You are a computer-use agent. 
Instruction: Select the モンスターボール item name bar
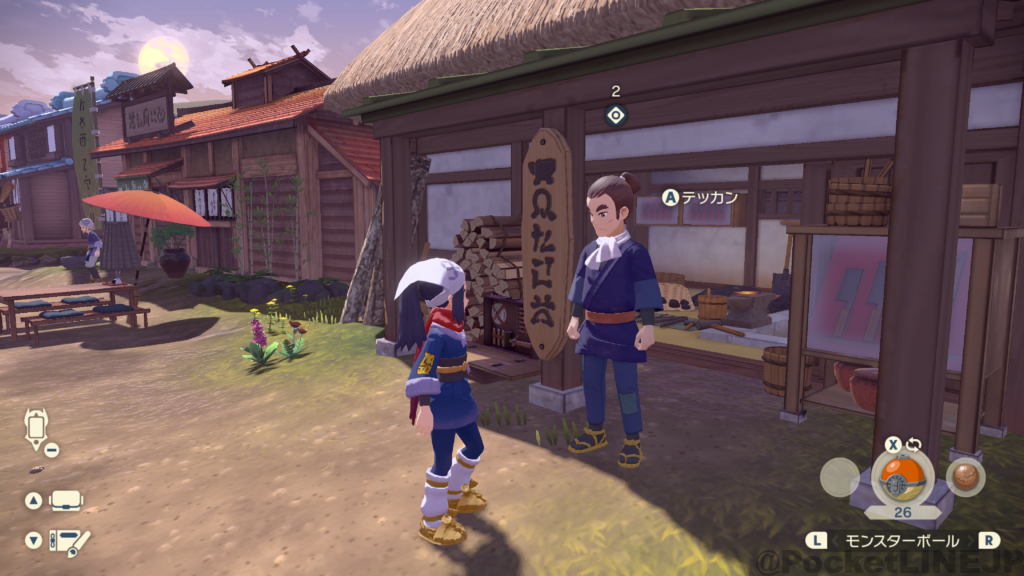coord(903,540)
